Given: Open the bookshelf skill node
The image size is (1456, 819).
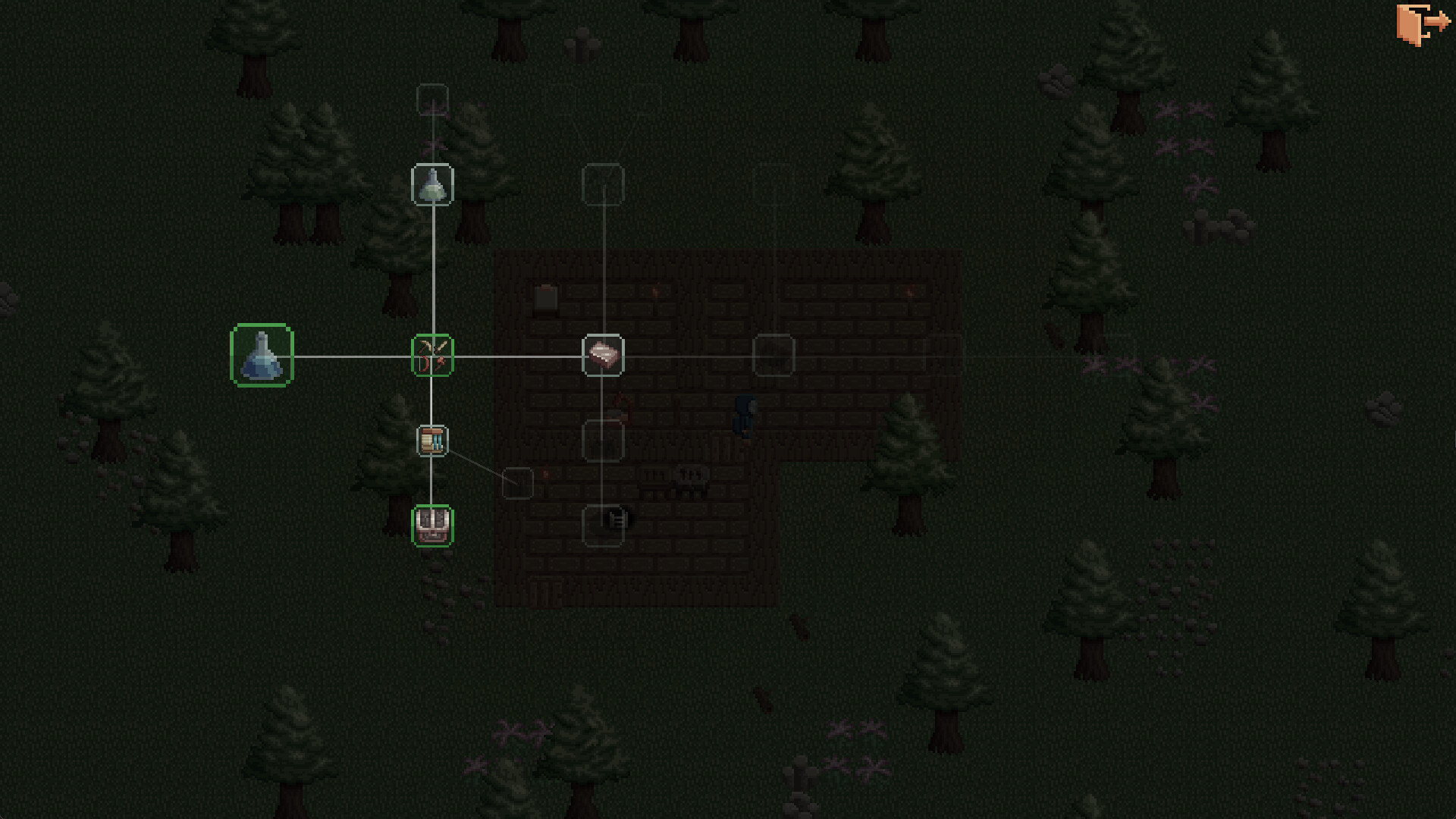Looking at the screenshot, I should [x=432, y=441].
